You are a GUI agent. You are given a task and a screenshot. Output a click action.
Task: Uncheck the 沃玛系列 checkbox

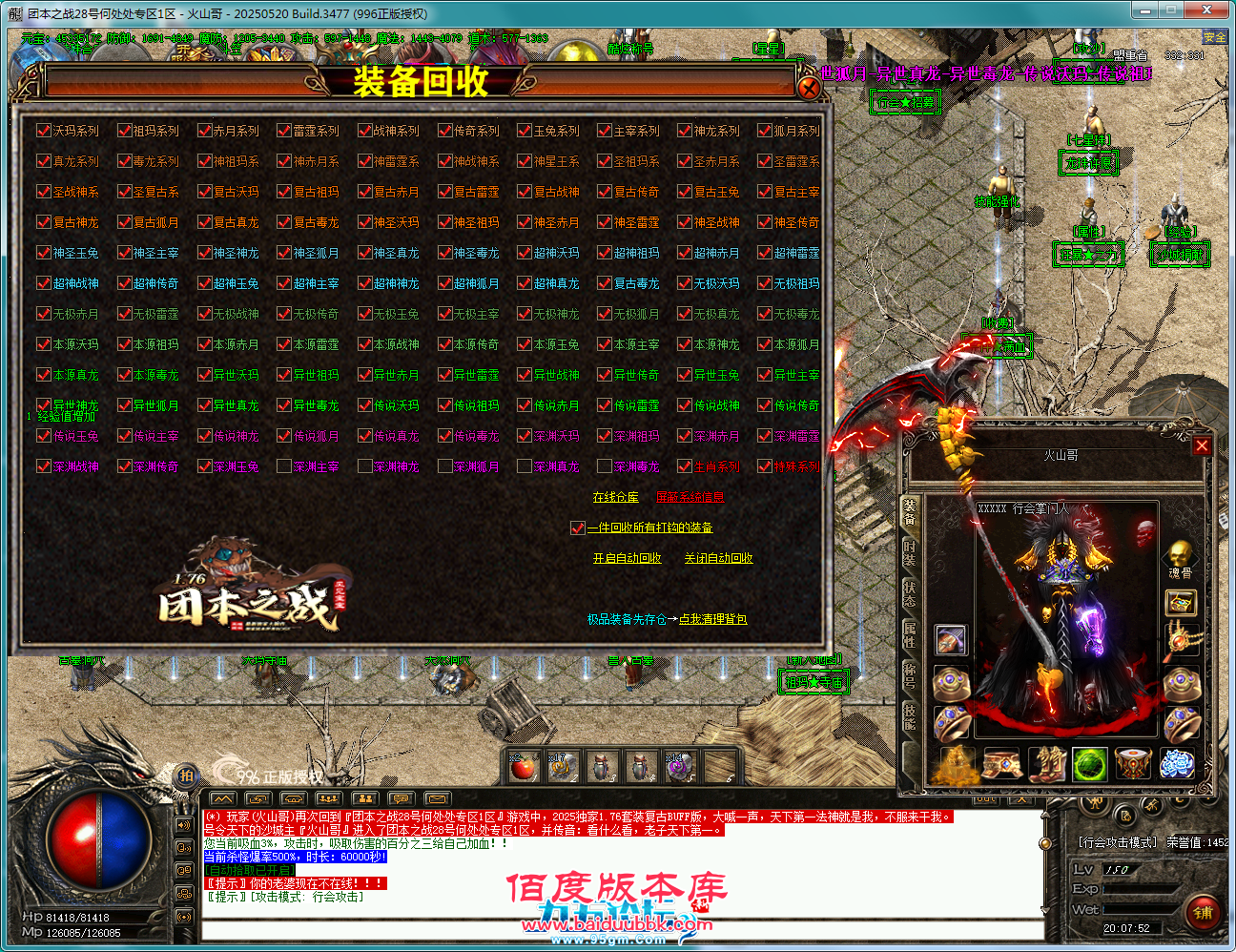43,132
